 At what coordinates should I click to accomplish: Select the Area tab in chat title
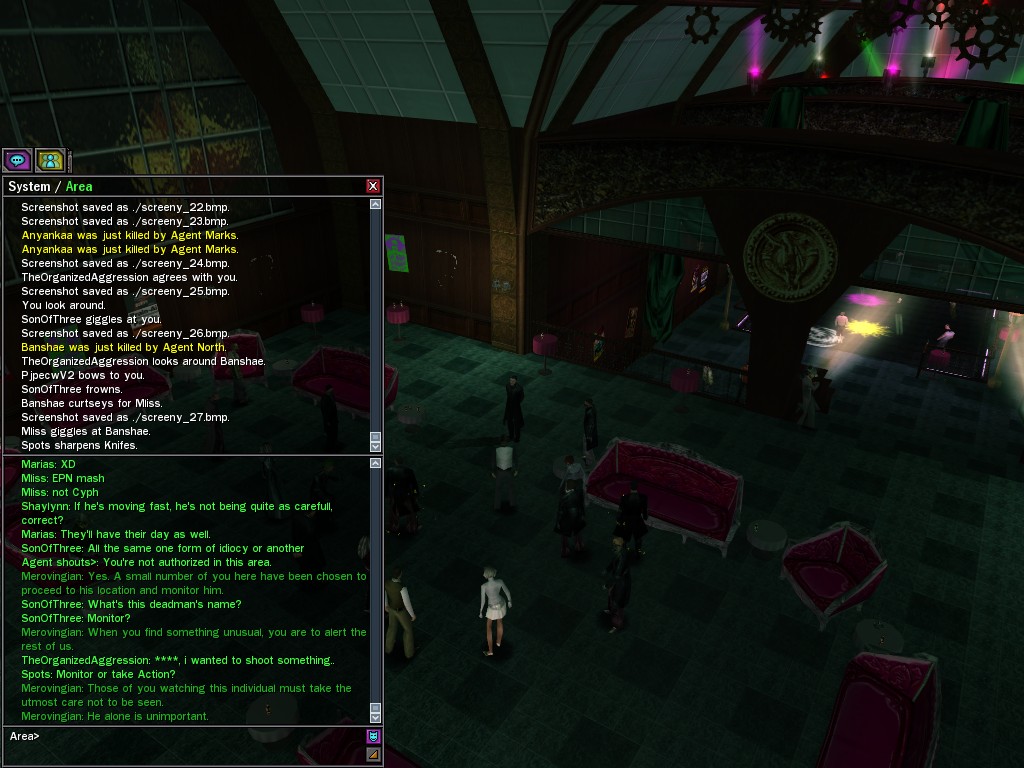point(79,187)
